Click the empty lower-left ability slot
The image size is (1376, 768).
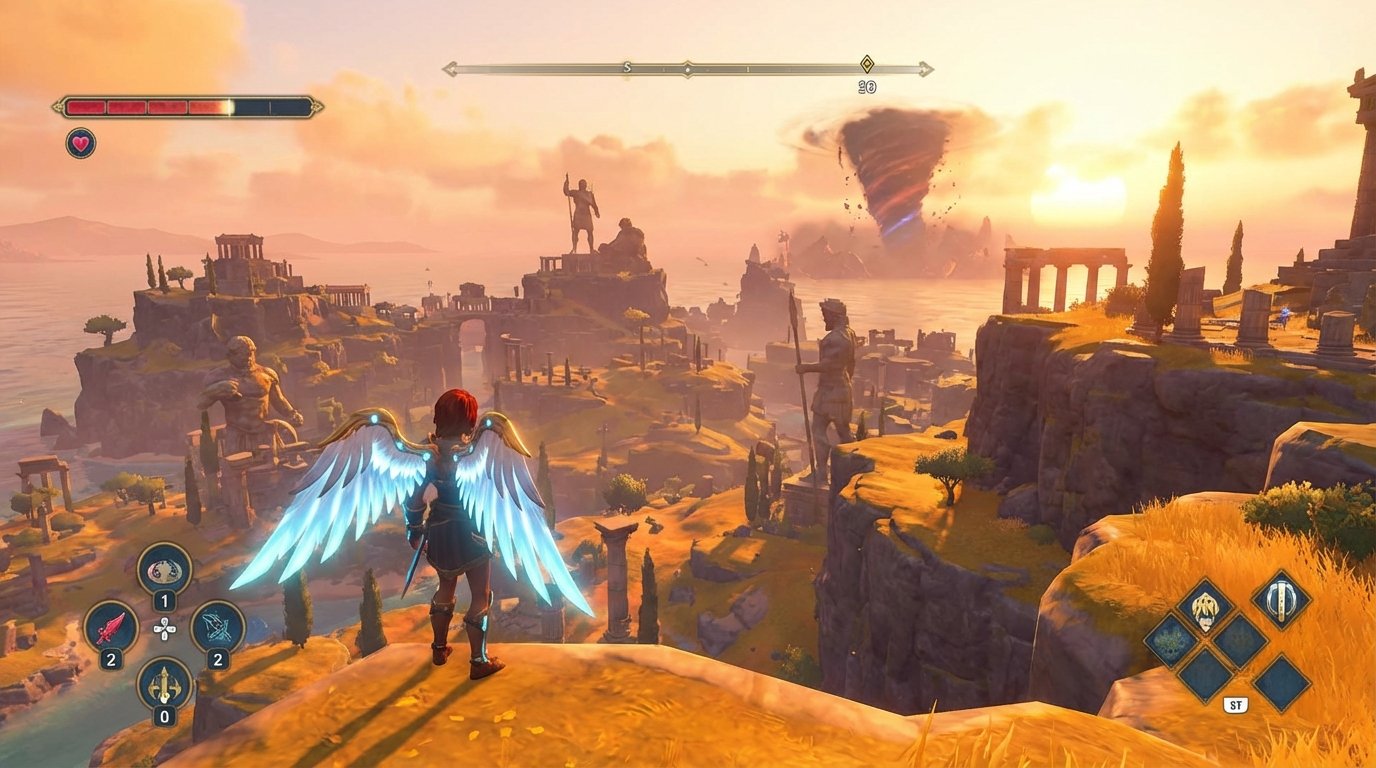(x=1206, y=675)
